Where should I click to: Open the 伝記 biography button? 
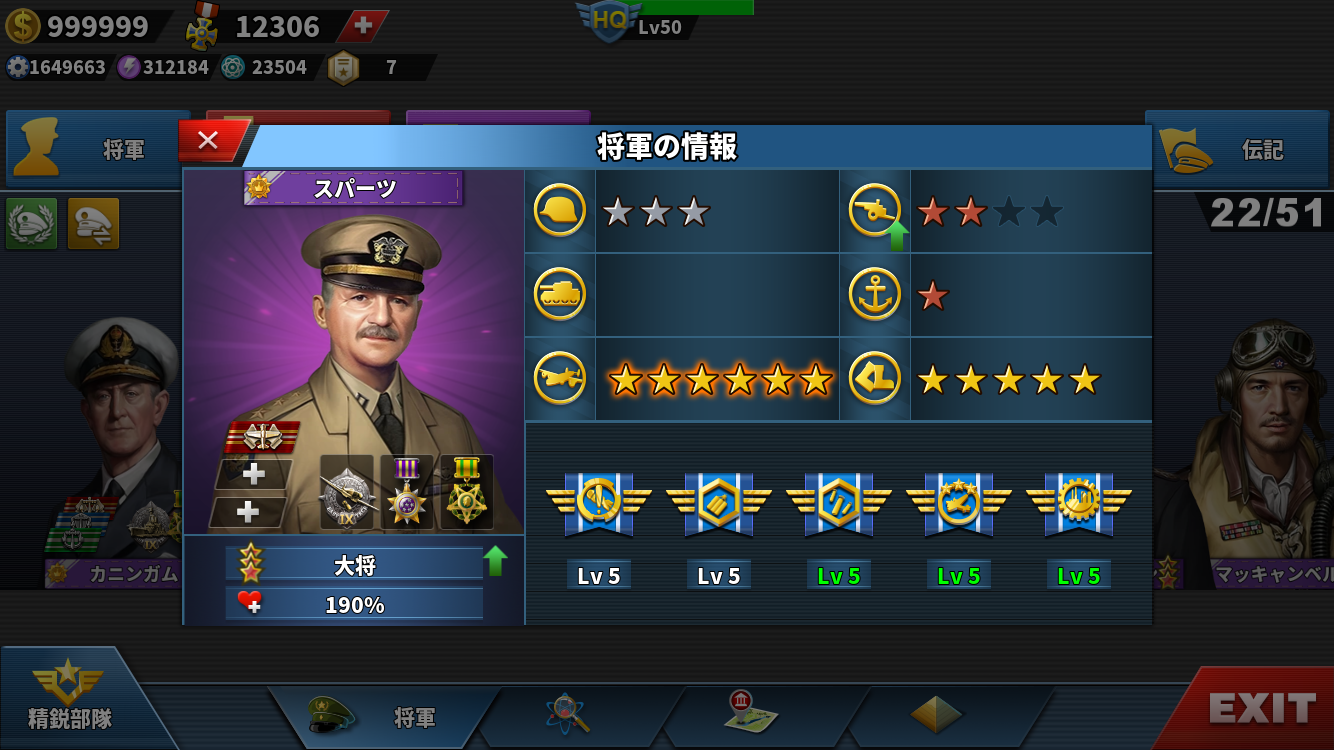pyautogui.click(x=1238, y=150)
